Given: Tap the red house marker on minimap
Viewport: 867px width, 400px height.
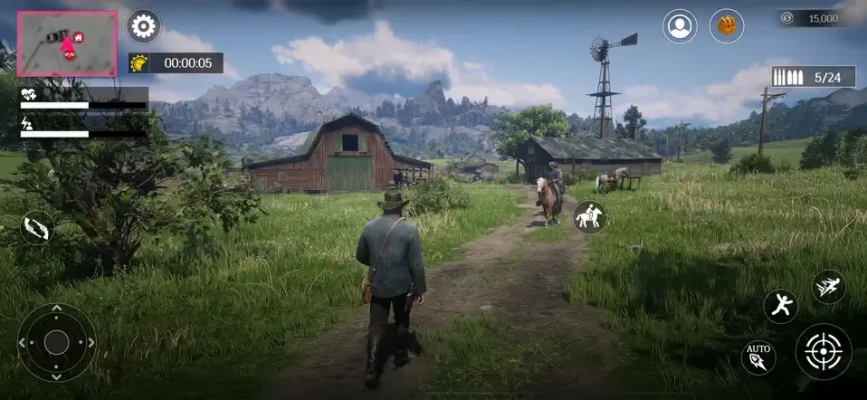Looking at the screenshot, I should (x=79, y=37).
